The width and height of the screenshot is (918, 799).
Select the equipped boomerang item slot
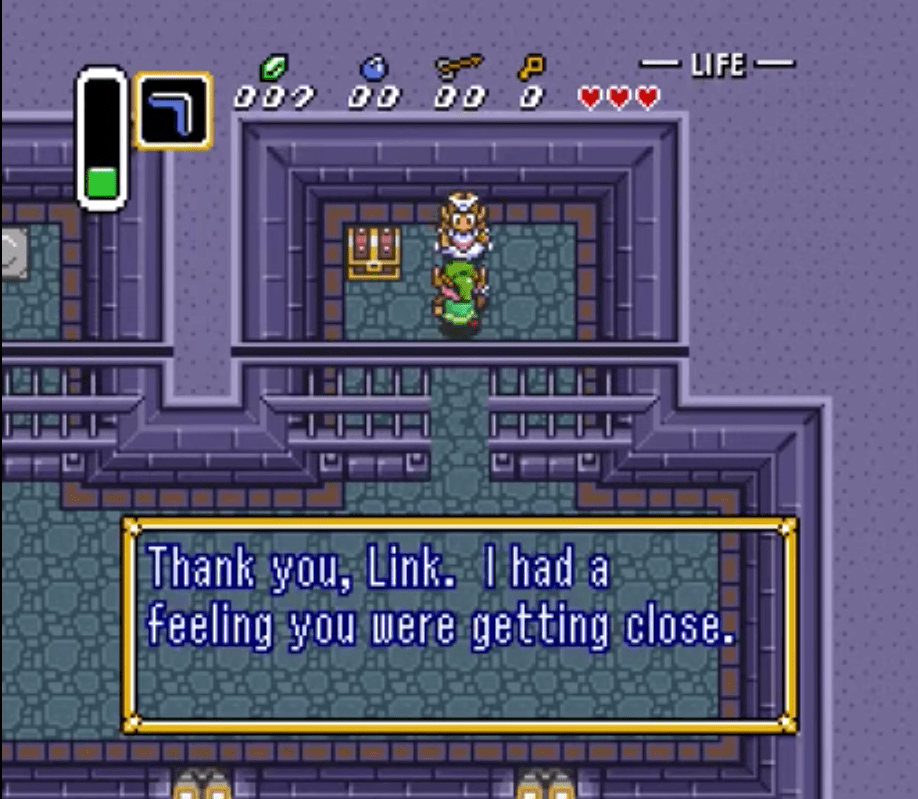tap(173, 110)
